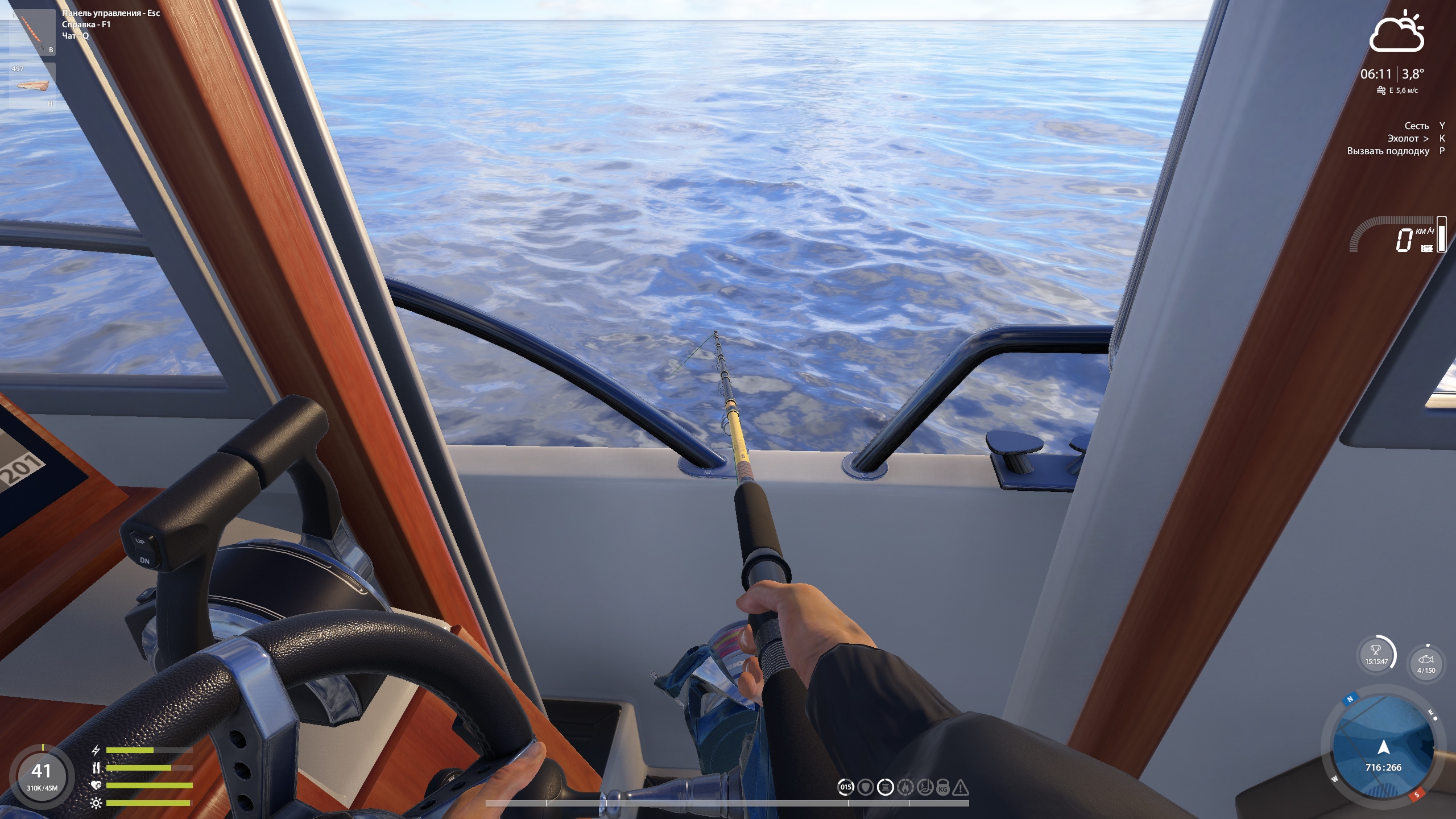Click the level 41 experience circle
The image size is (1456, 819).
pos(42,775)
